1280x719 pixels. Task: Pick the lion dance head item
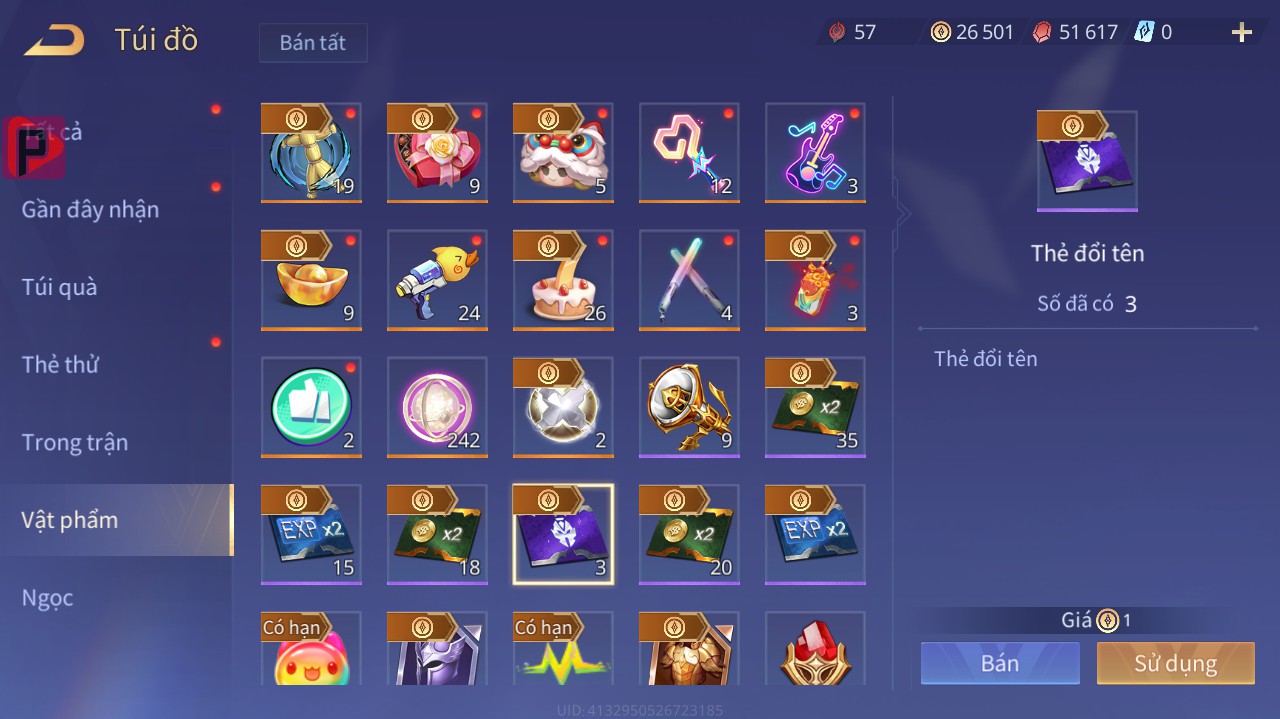point(563,152)
